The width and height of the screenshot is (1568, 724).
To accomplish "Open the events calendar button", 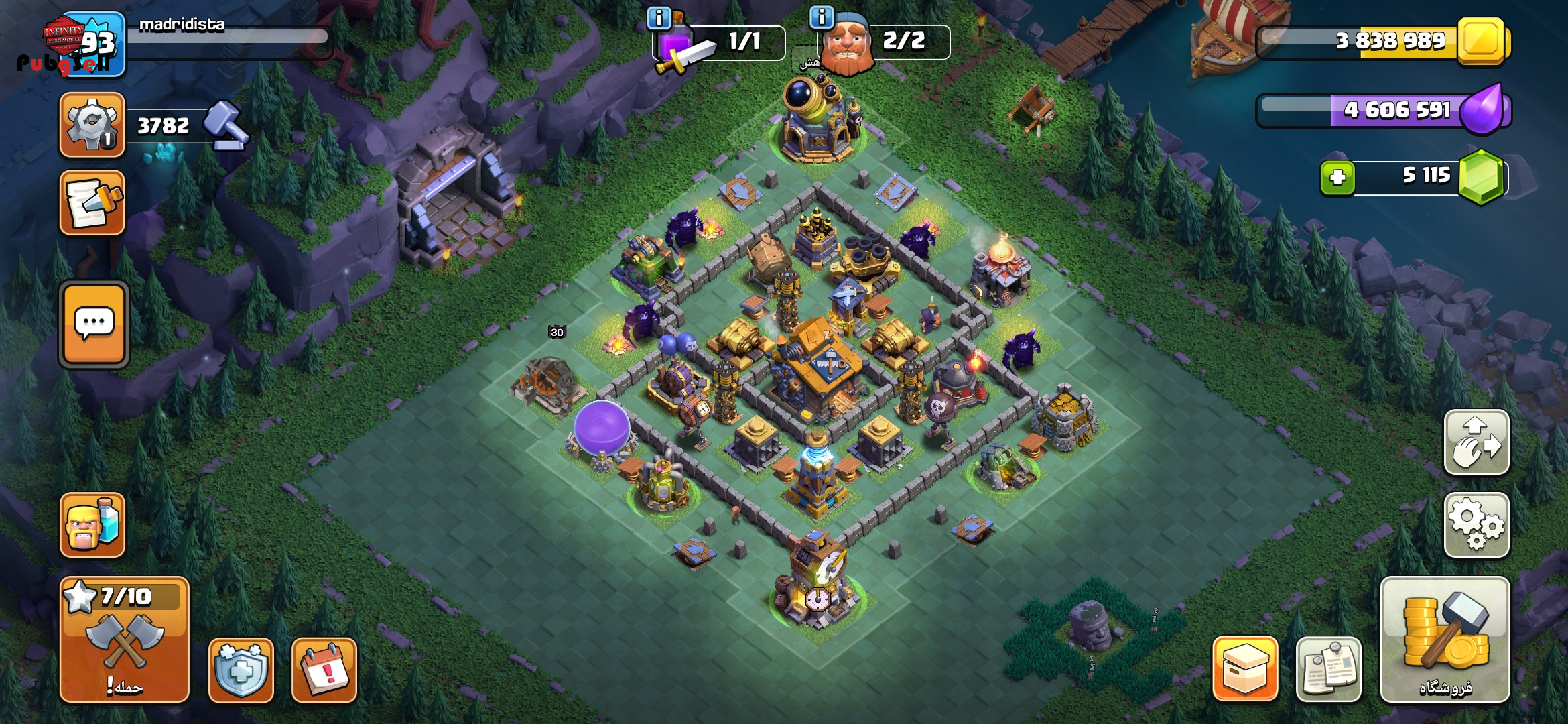I will click(x=324, y=670).
